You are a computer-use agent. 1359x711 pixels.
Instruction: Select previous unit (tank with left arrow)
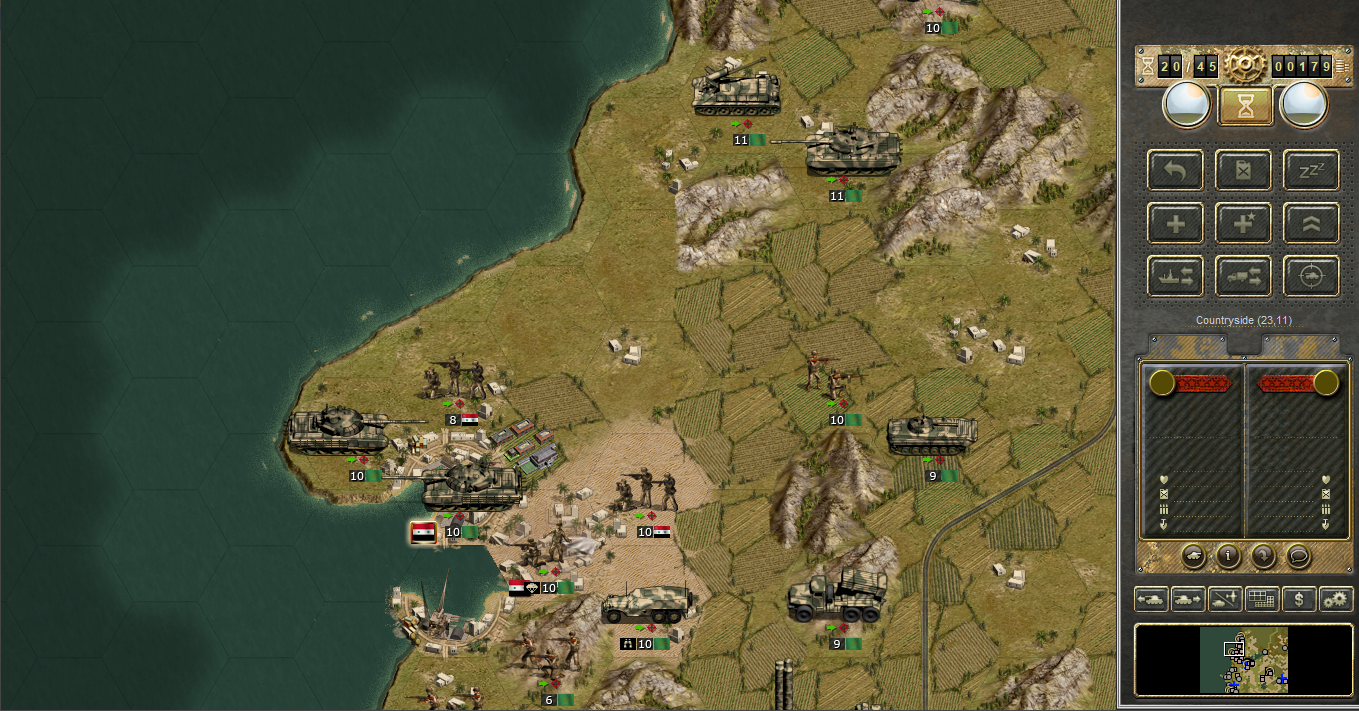(1151, 599)
